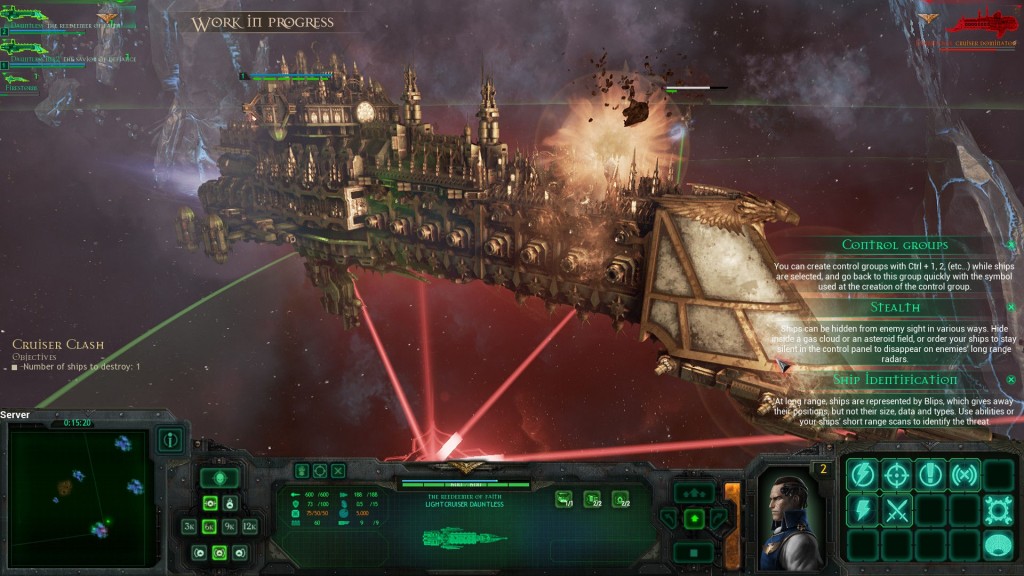Activate the lightning bolt in circle ability
The height and width of the screenshot is (576, 1024).
point(864,475)
